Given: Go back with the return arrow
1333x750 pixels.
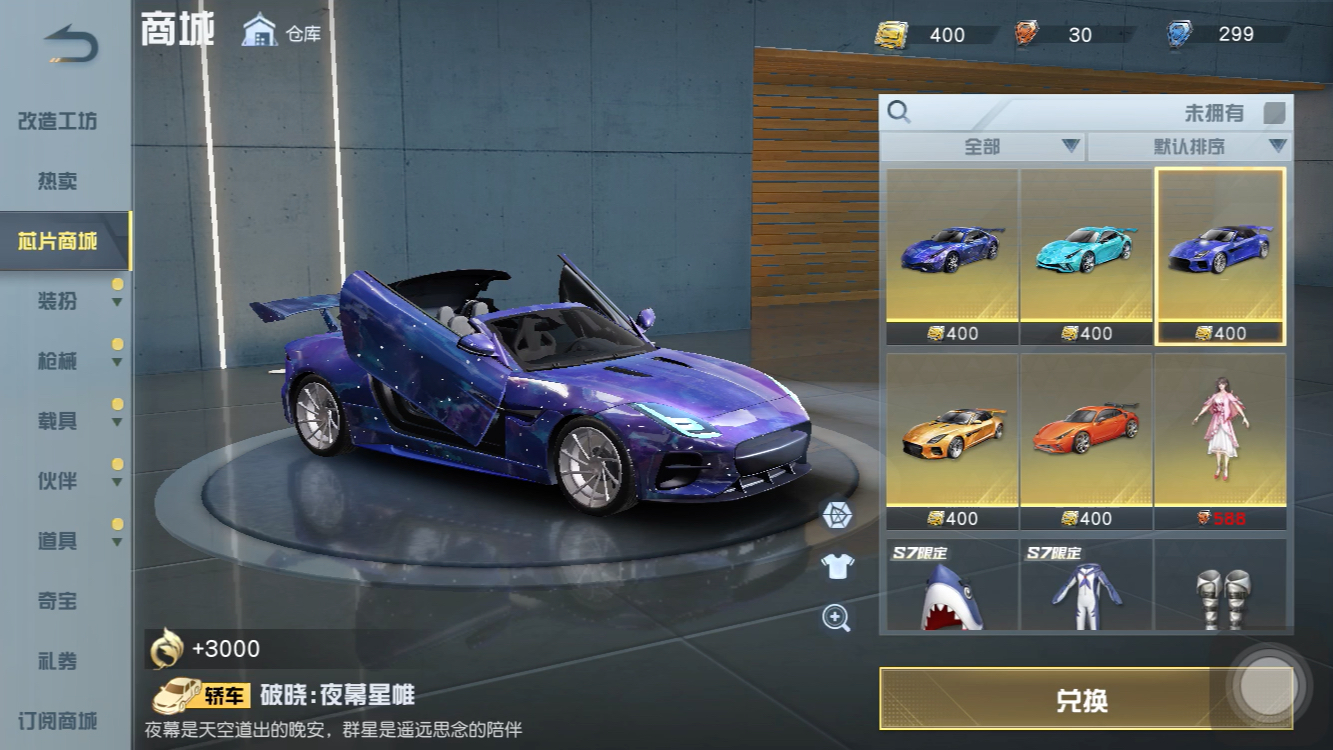Looking at the screenshot, I should click(72, 47).
